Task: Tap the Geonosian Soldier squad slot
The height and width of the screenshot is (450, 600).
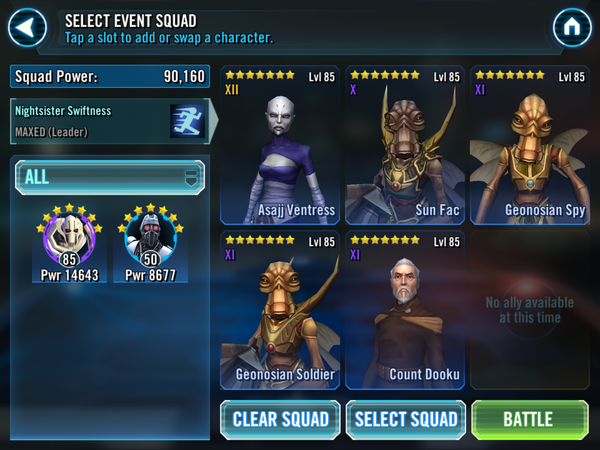Action: [280, 310]
